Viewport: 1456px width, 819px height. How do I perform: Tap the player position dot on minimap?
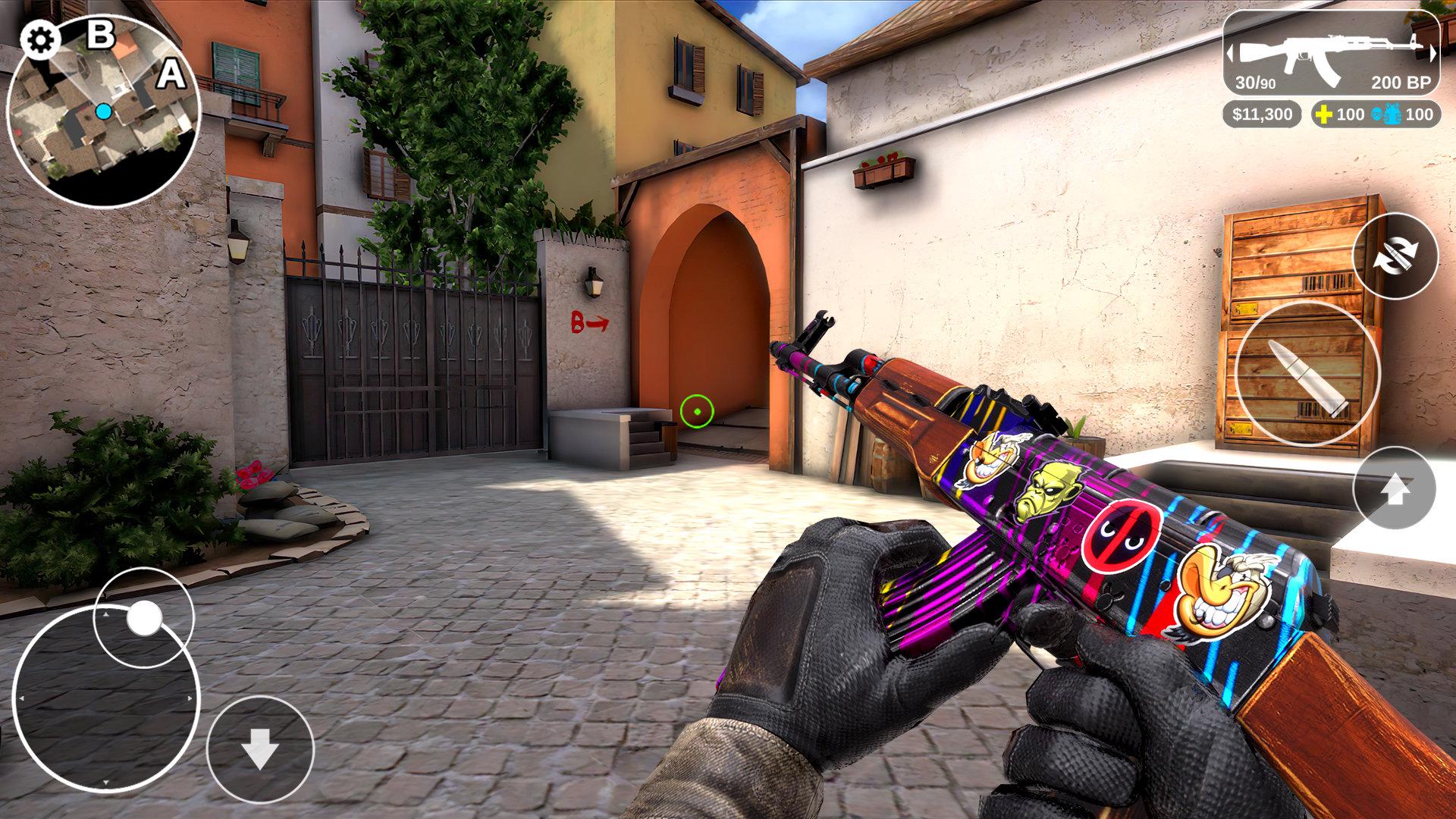click(x=105, y=111)
